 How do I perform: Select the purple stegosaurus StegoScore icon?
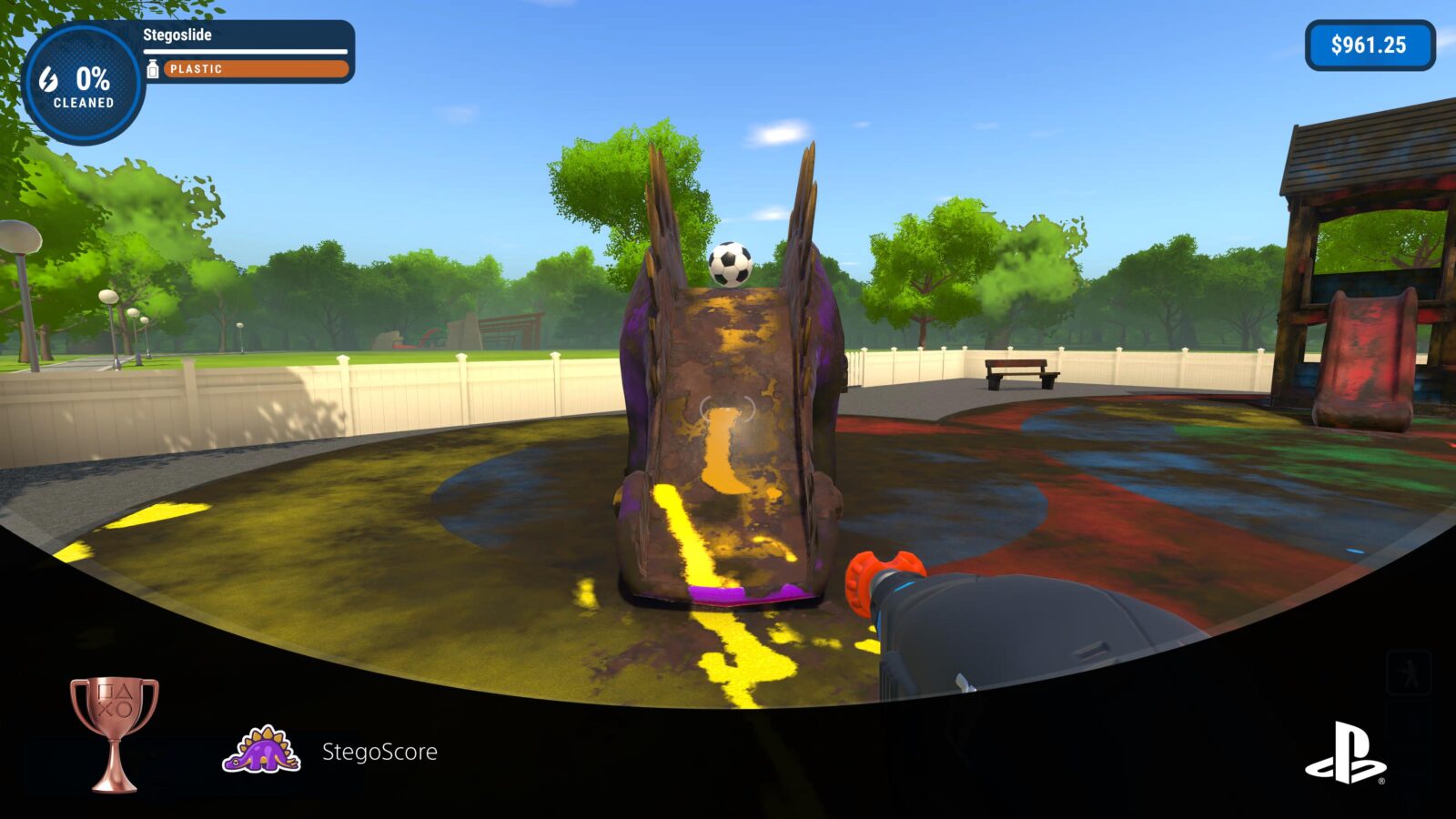(262, 748)
